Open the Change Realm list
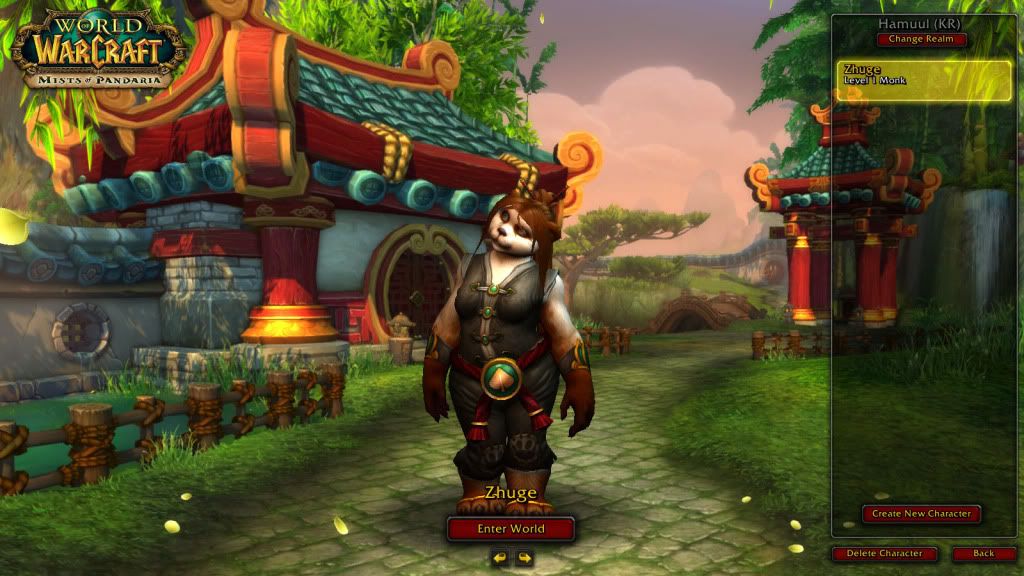The width and height of the screenshot is (1024, 576). click(922, 39)
